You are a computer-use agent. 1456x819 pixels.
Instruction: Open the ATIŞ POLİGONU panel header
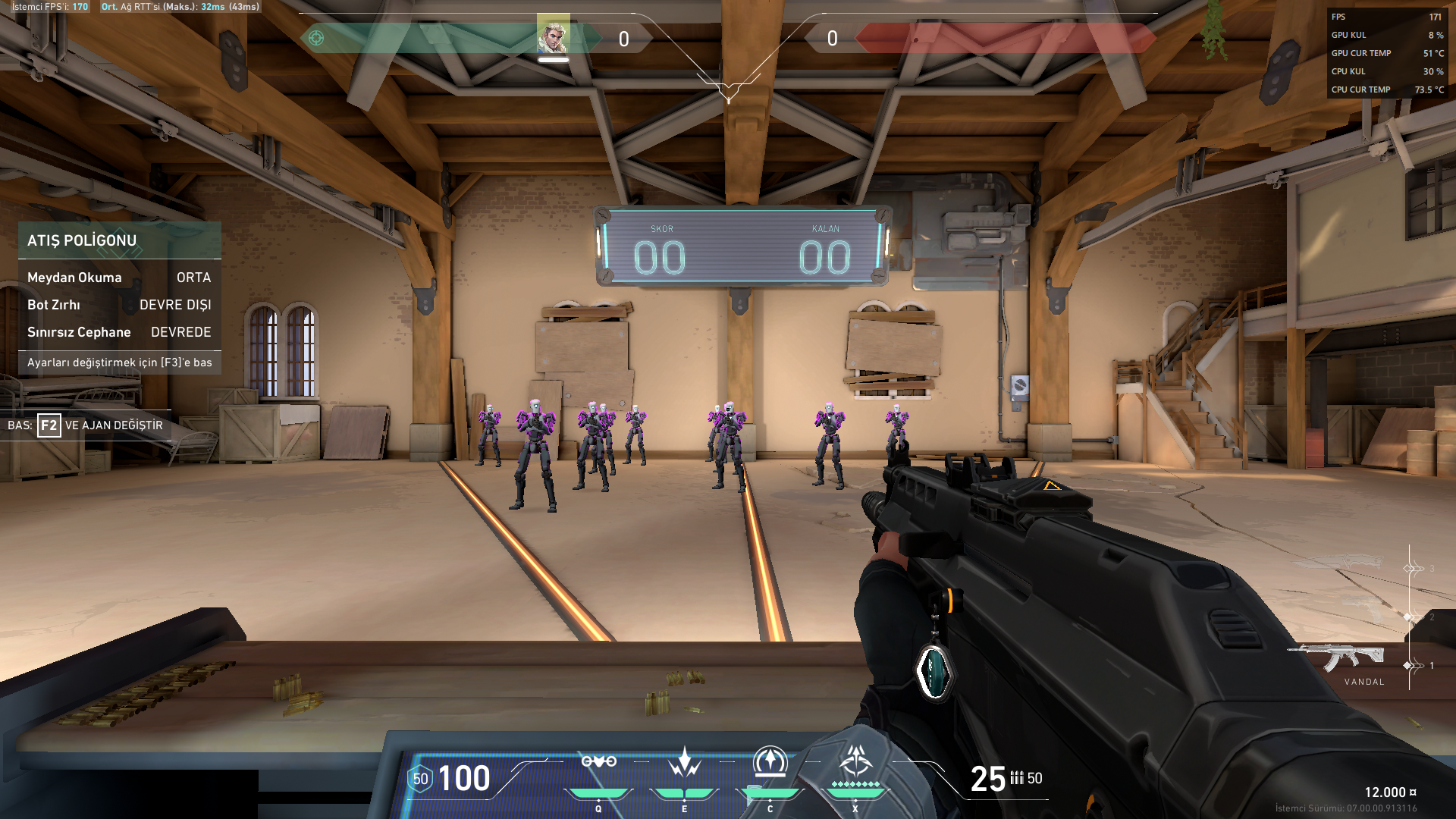119,240
